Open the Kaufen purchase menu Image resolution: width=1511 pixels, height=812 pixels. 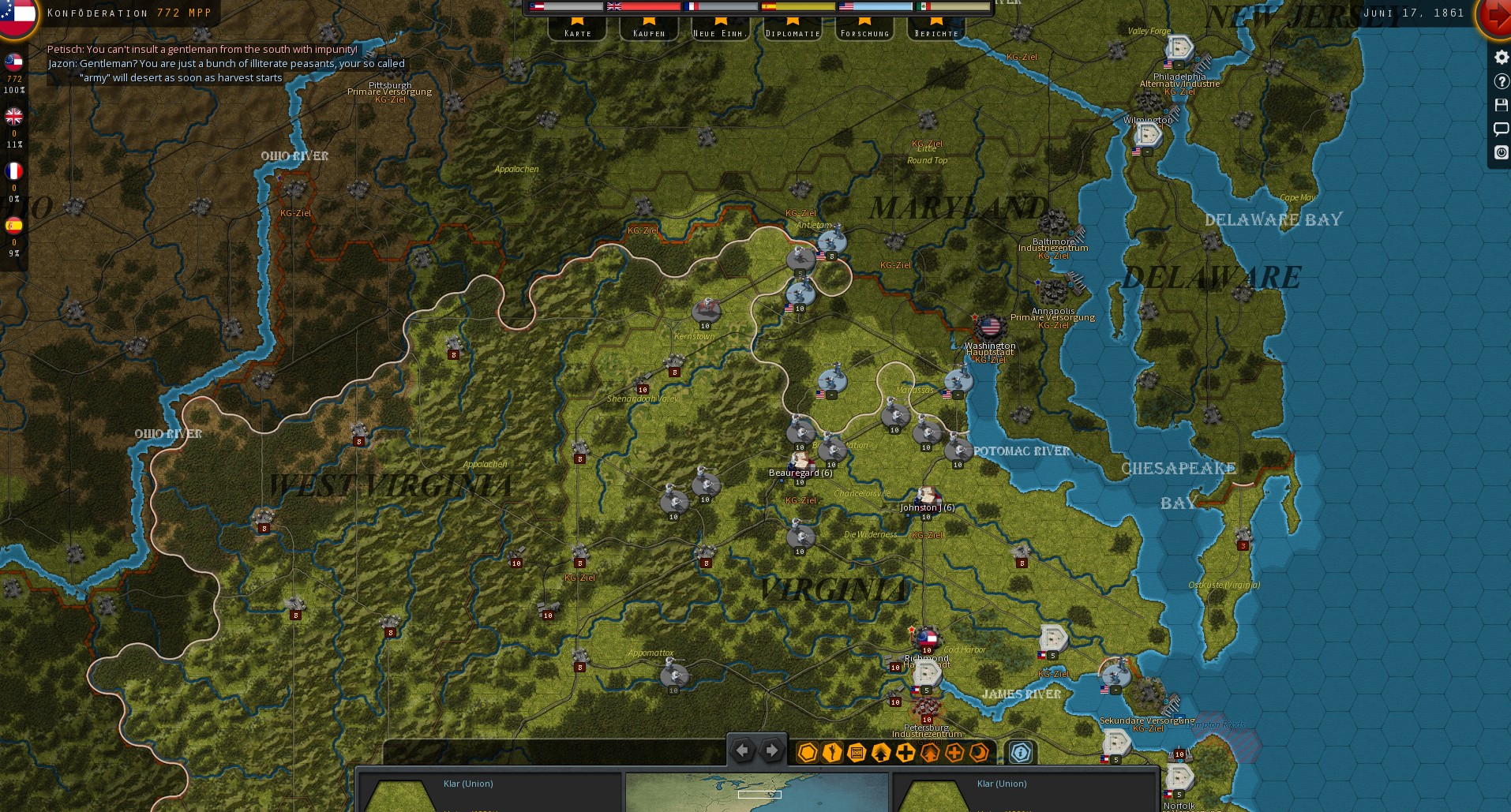pos(649,29)
